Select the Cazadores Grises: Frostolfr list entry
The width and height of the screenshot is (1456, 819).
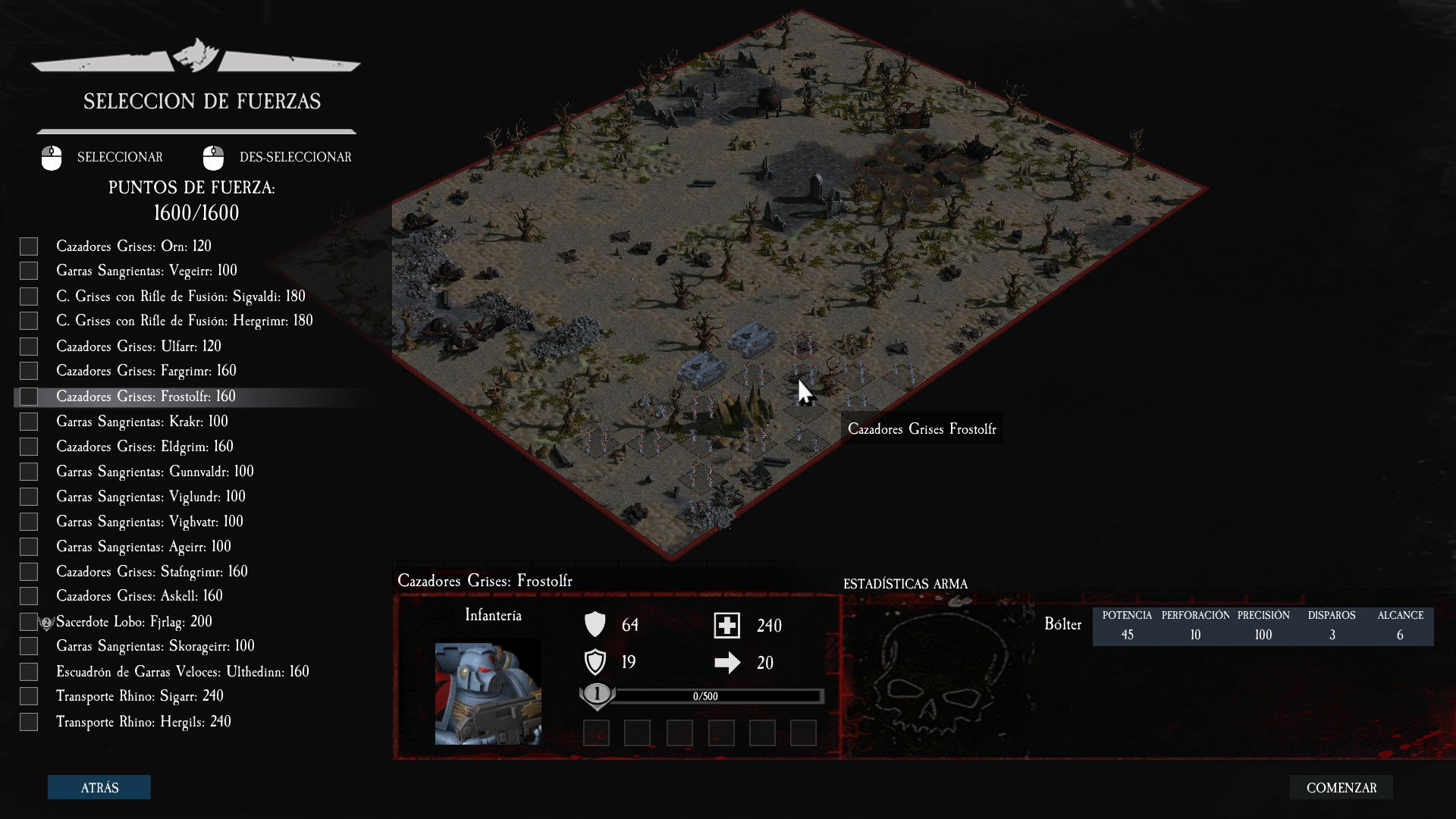pos(146,396)
